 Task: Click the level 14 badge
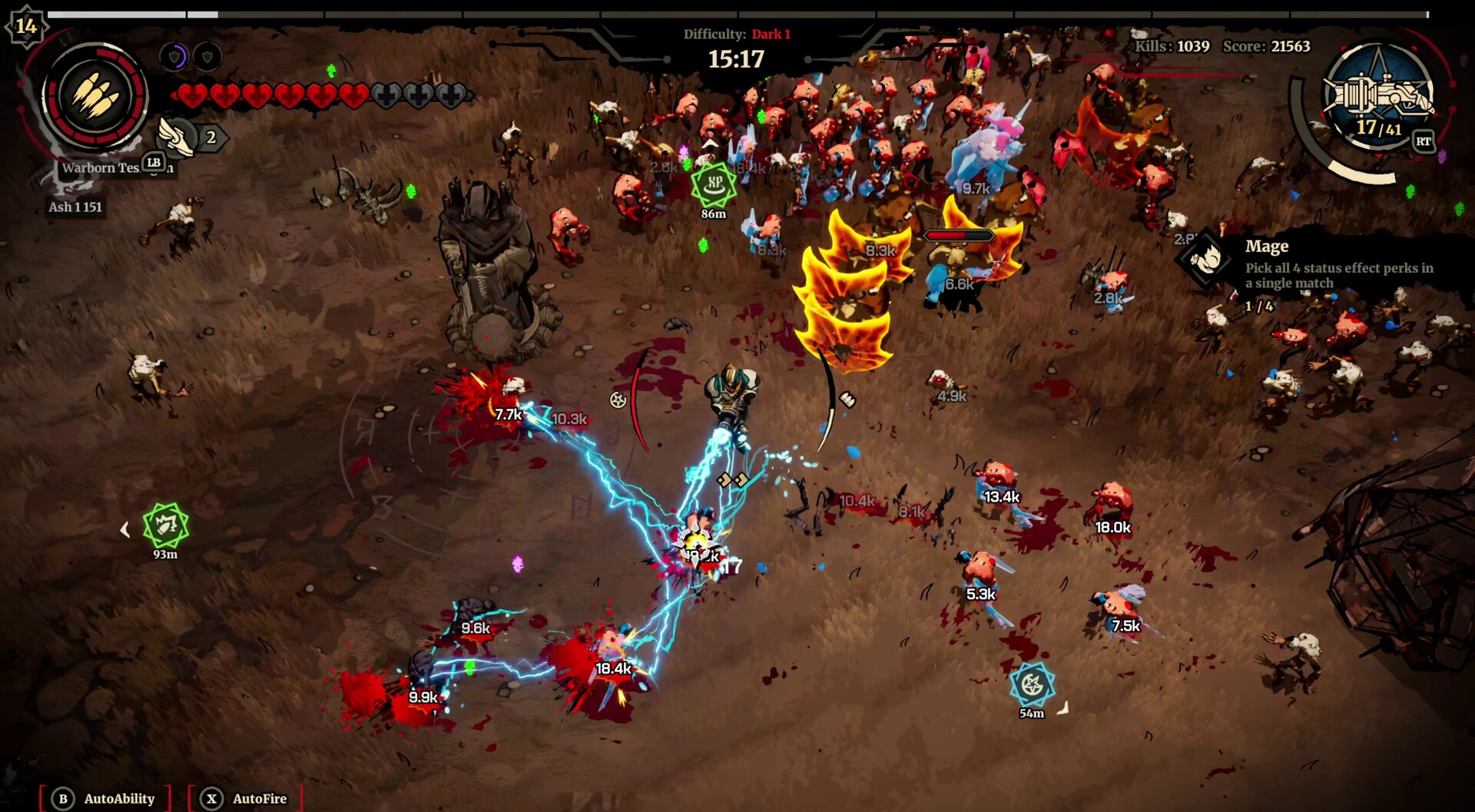(26, 26)
